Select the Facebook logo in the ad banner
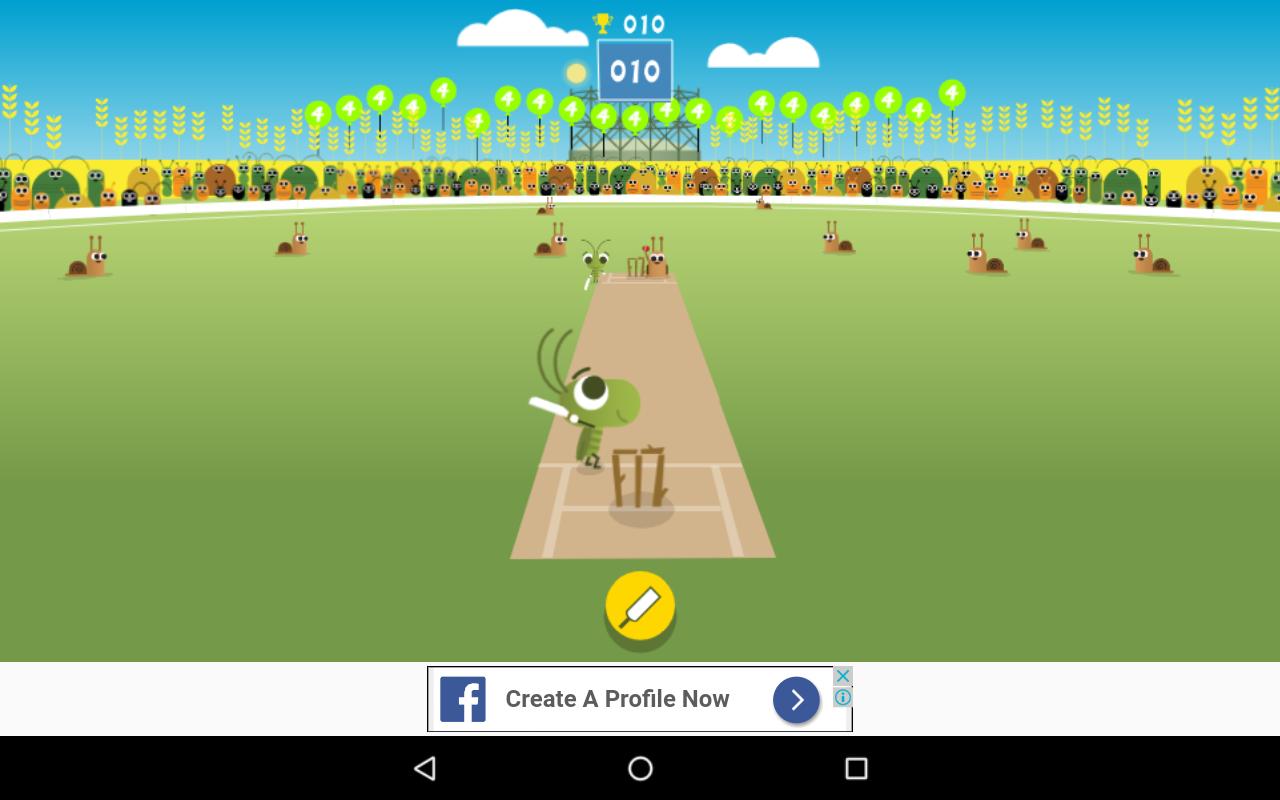Viewport: 1280px width, 800px height. 462,698
